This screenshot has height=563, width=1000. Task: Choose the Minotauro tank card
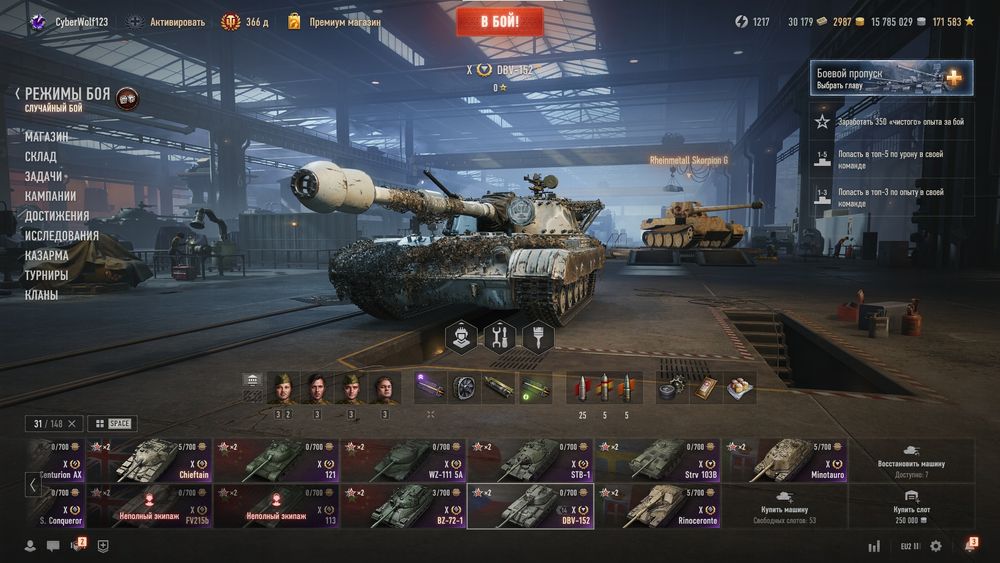point(784,460)
